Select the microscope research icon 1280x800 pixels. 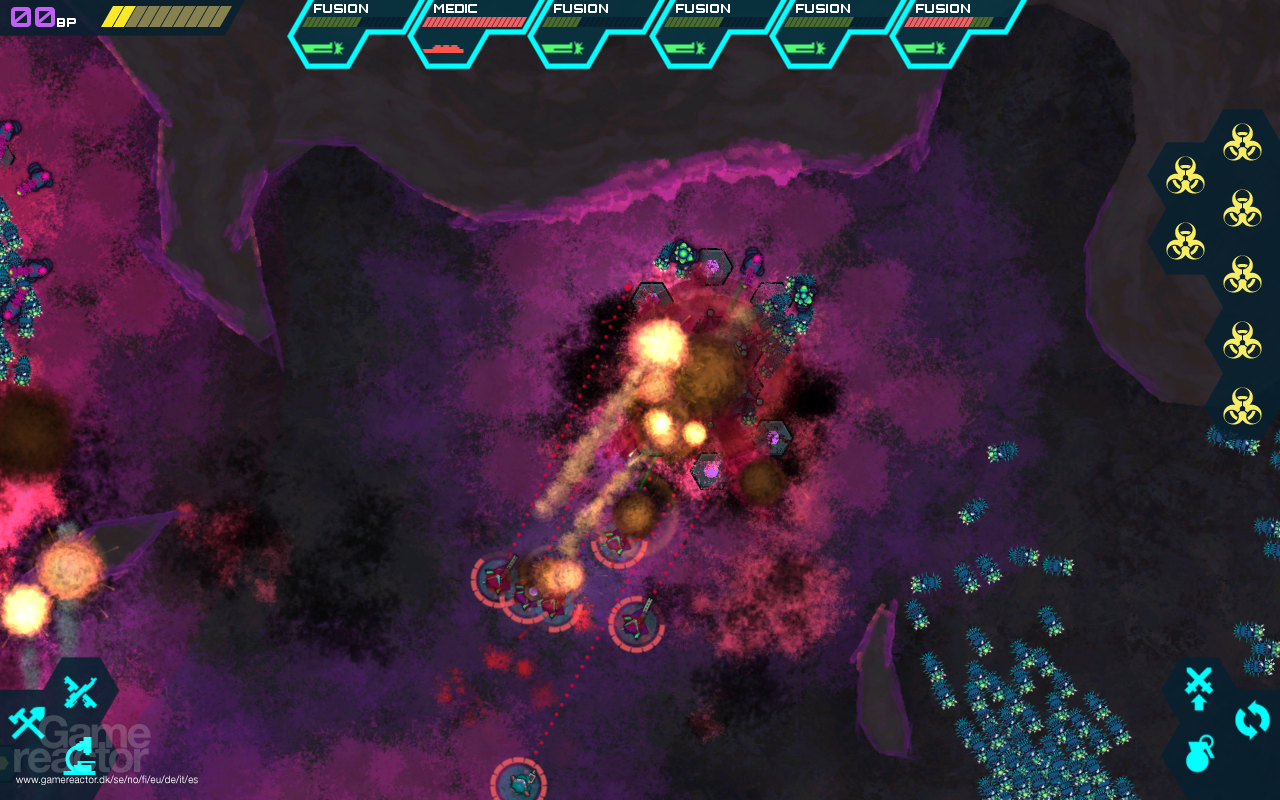point(79,757)
